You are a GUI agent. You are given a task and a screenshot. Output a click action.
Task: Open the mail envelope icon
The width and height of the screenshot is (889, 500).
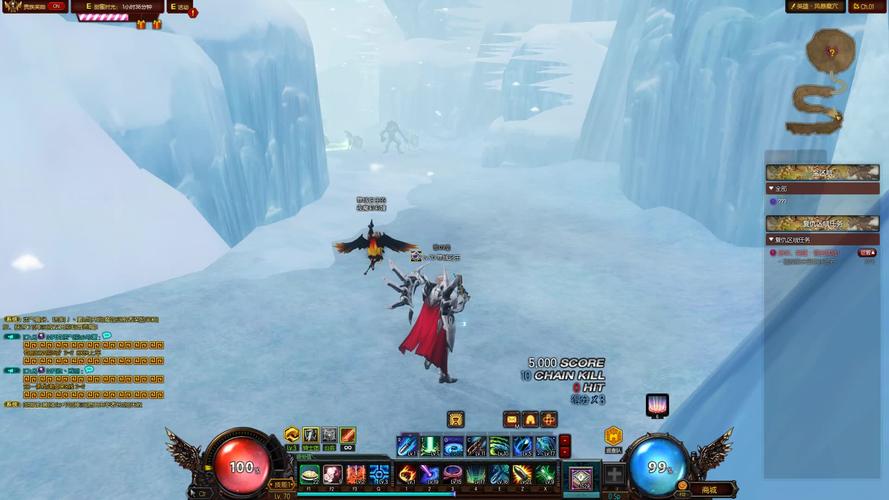pyautogui.click(x=512, y=420)
